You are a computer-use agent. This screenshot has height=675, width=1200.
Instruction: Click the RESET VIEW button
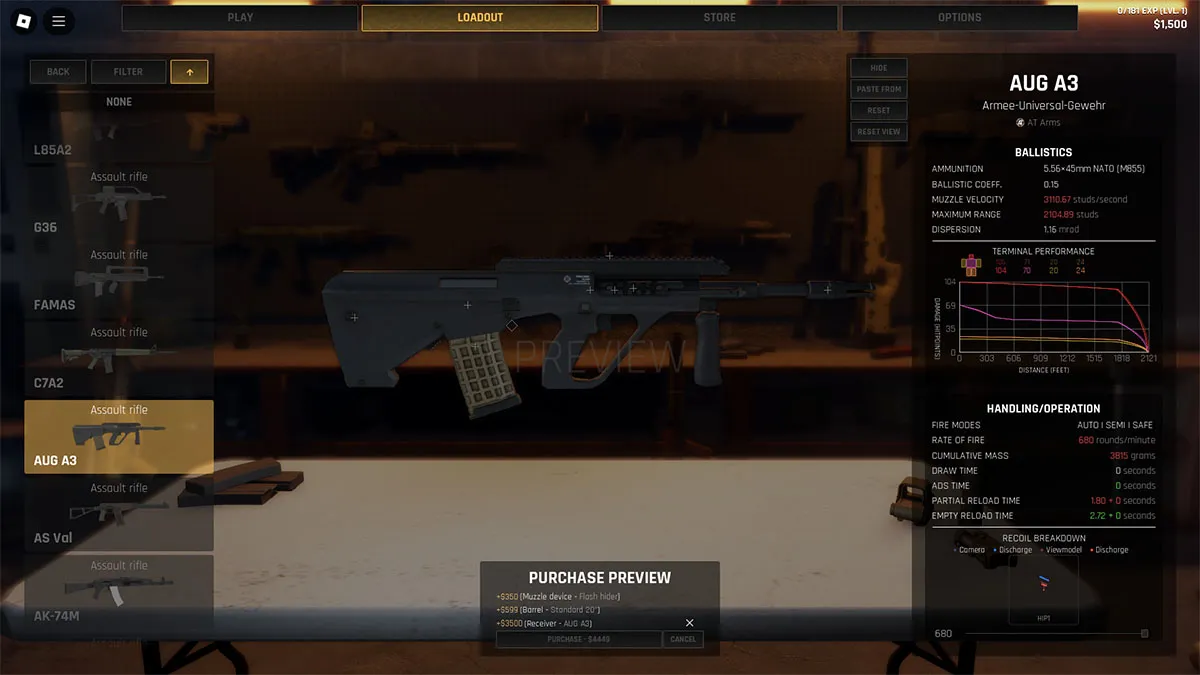click(878, 131)
